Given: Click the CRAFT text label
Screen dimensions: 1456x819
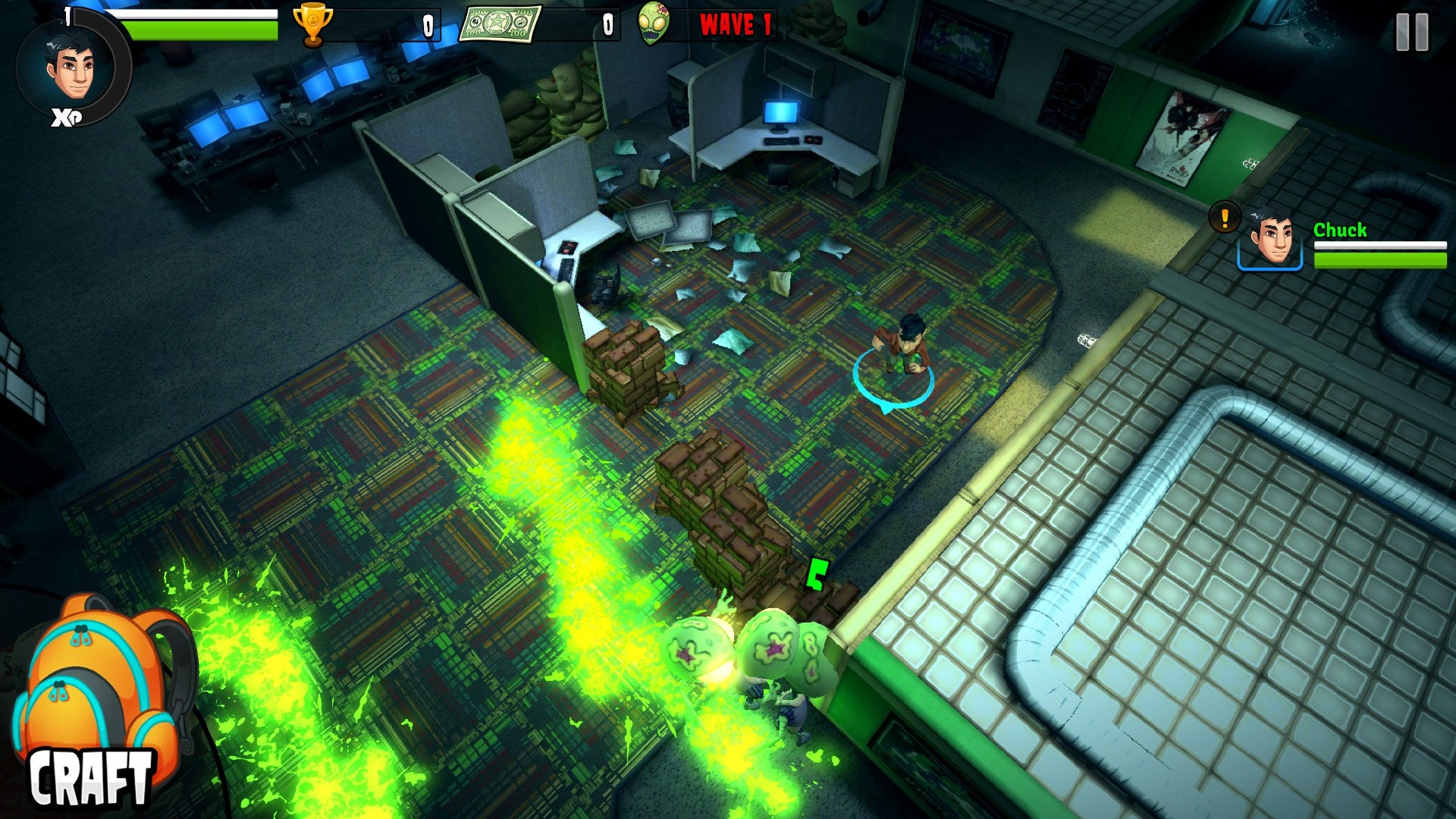Looking at the screenshot, I should [91, 777].
